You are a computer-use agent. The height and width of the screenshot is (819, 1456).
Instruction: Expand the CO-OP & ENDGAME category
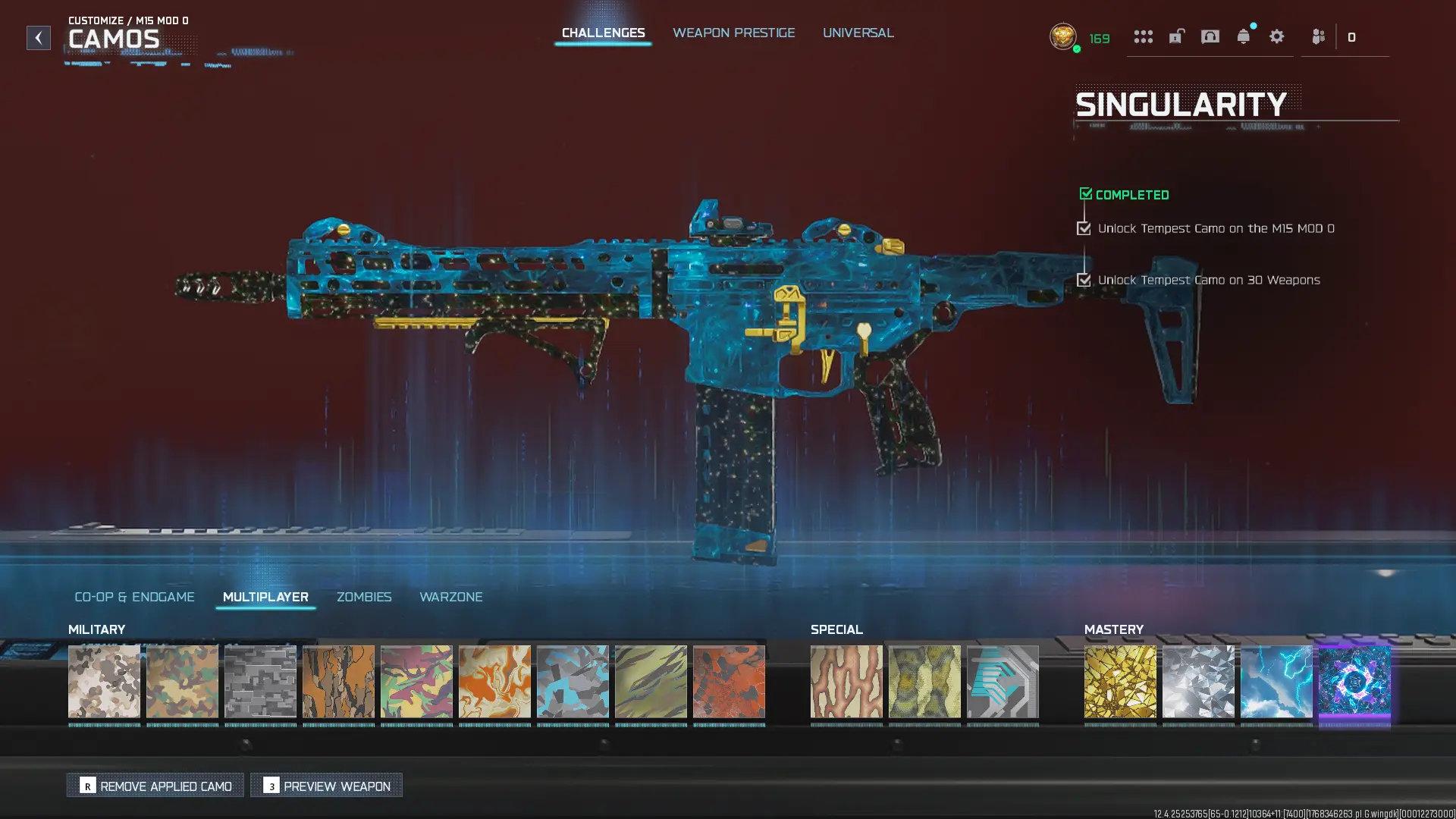(x=134, y=597)
